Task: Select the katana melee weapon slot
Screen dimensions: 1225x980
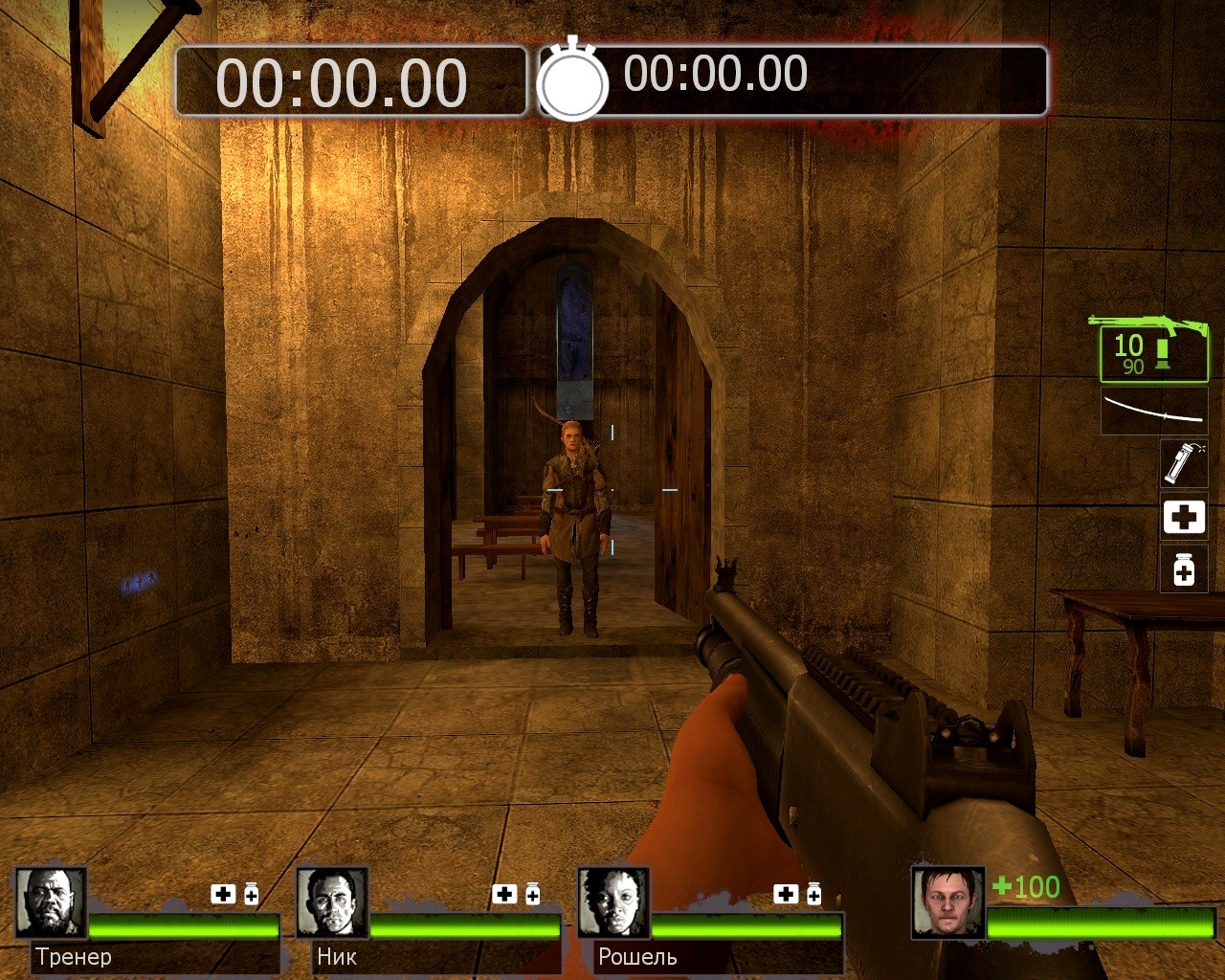Action: 1153,410
